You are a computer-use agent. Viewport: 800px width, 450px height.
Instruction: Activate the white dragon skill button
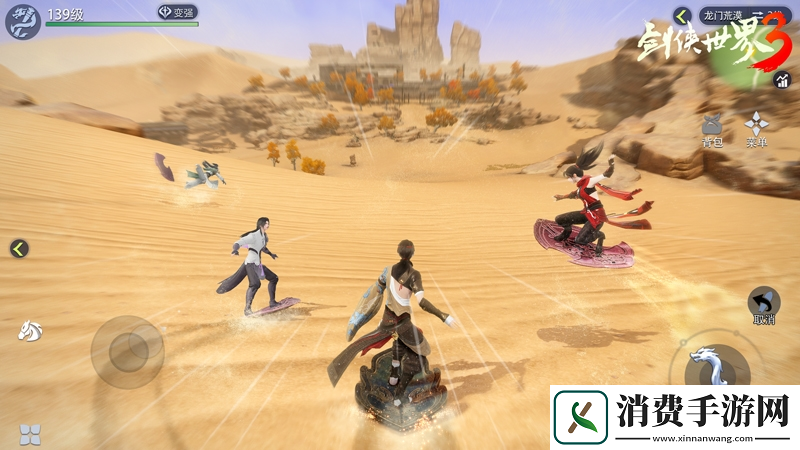point(716,367)
